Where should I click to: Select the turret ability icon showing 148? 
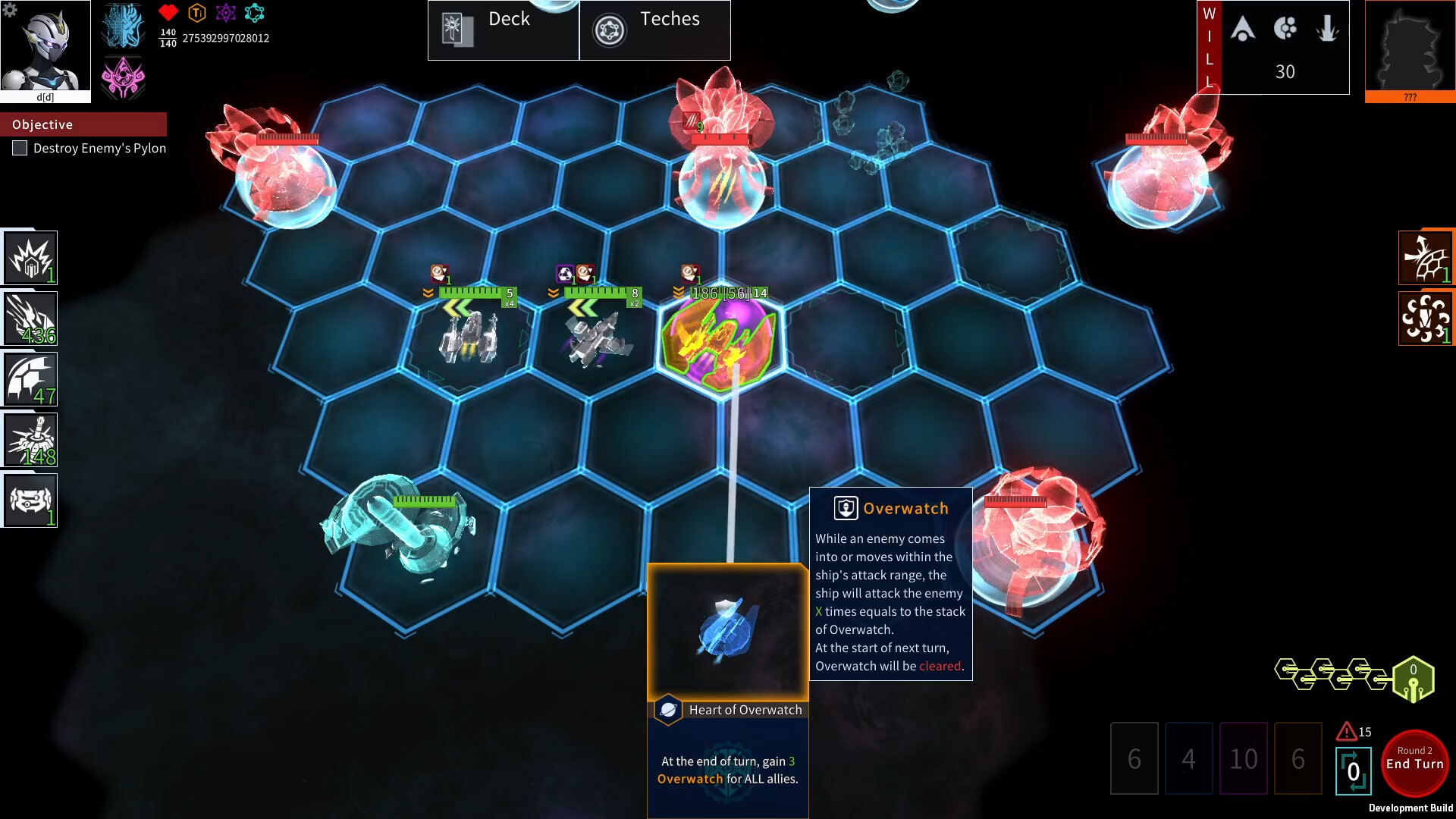pyautogui.click(x=29, y=438)
